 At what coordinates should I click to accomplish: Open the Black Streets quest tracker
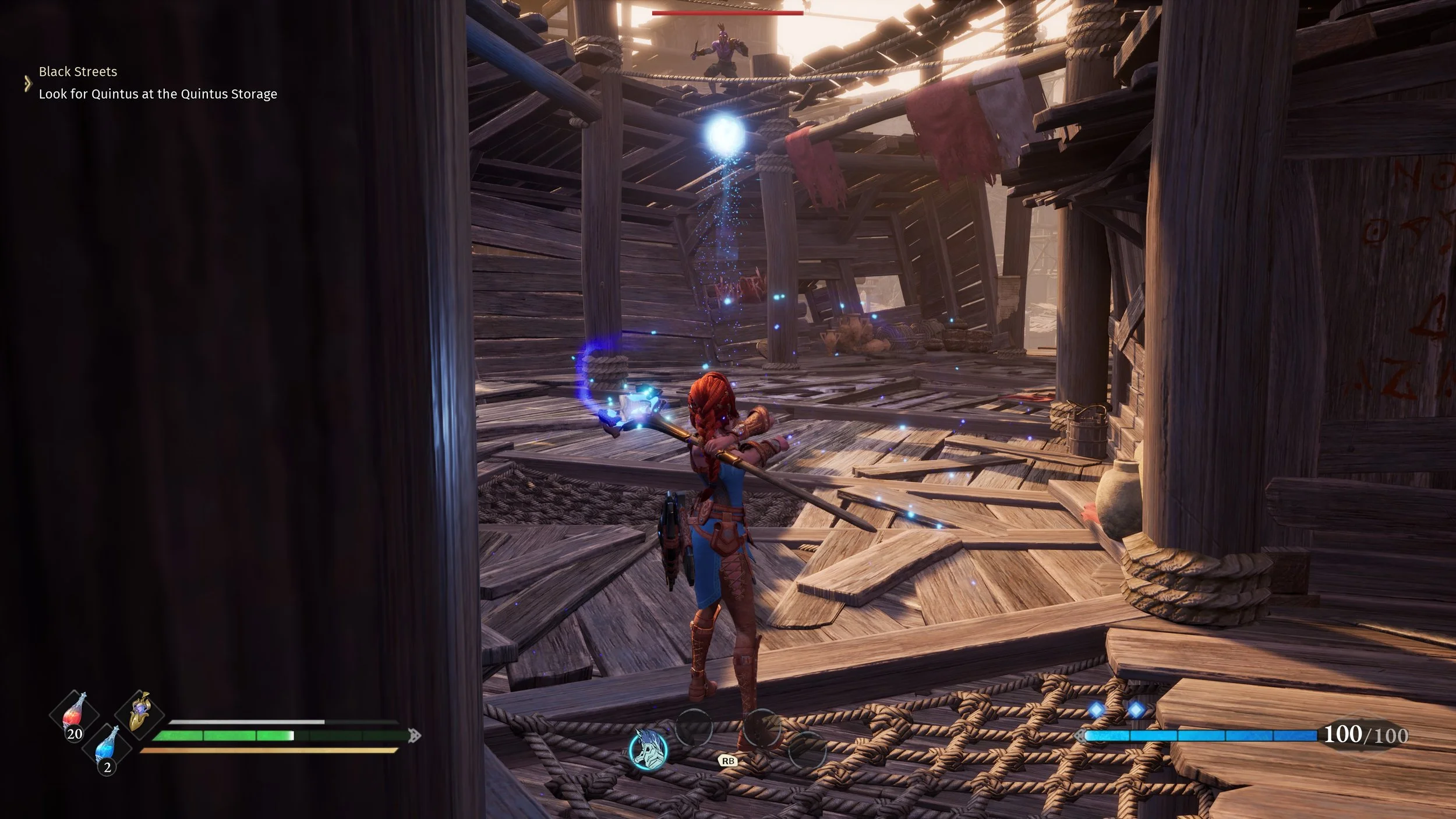pyautogui.click(x=78, y=72)
